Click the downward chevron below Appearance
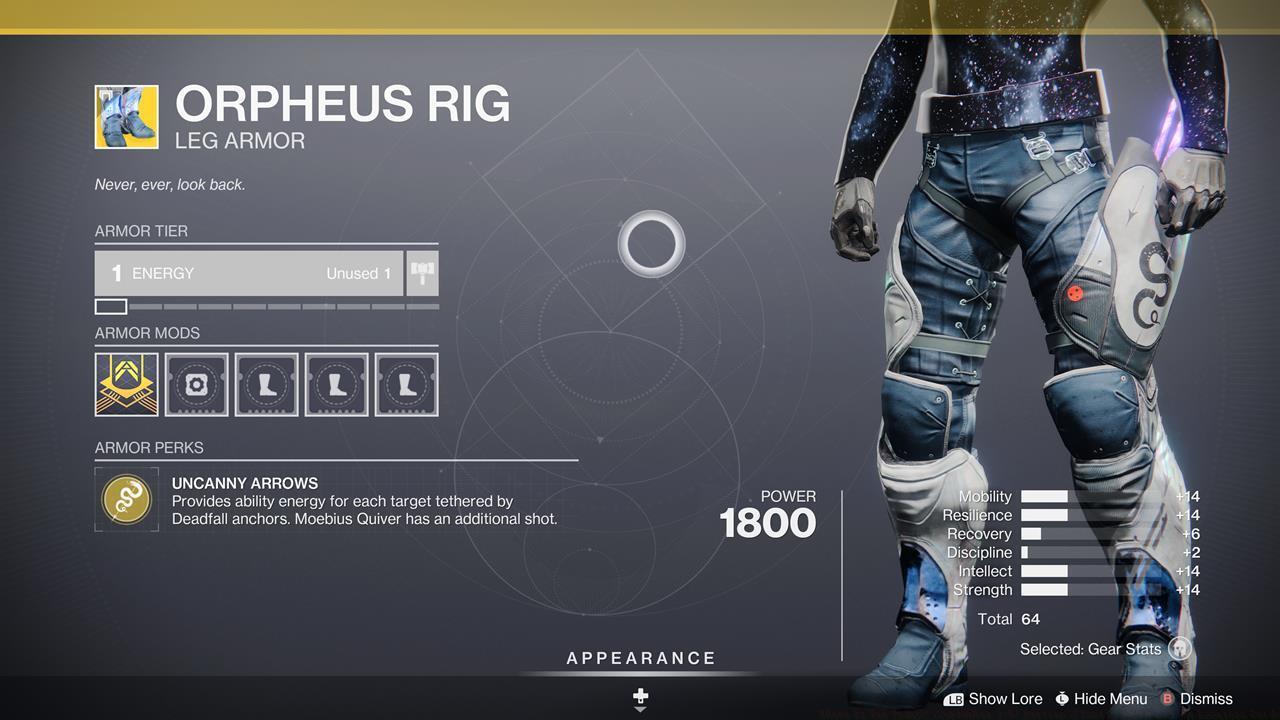Image resolution: width=1280 pixels, height=720 pixels. (639, 706)
